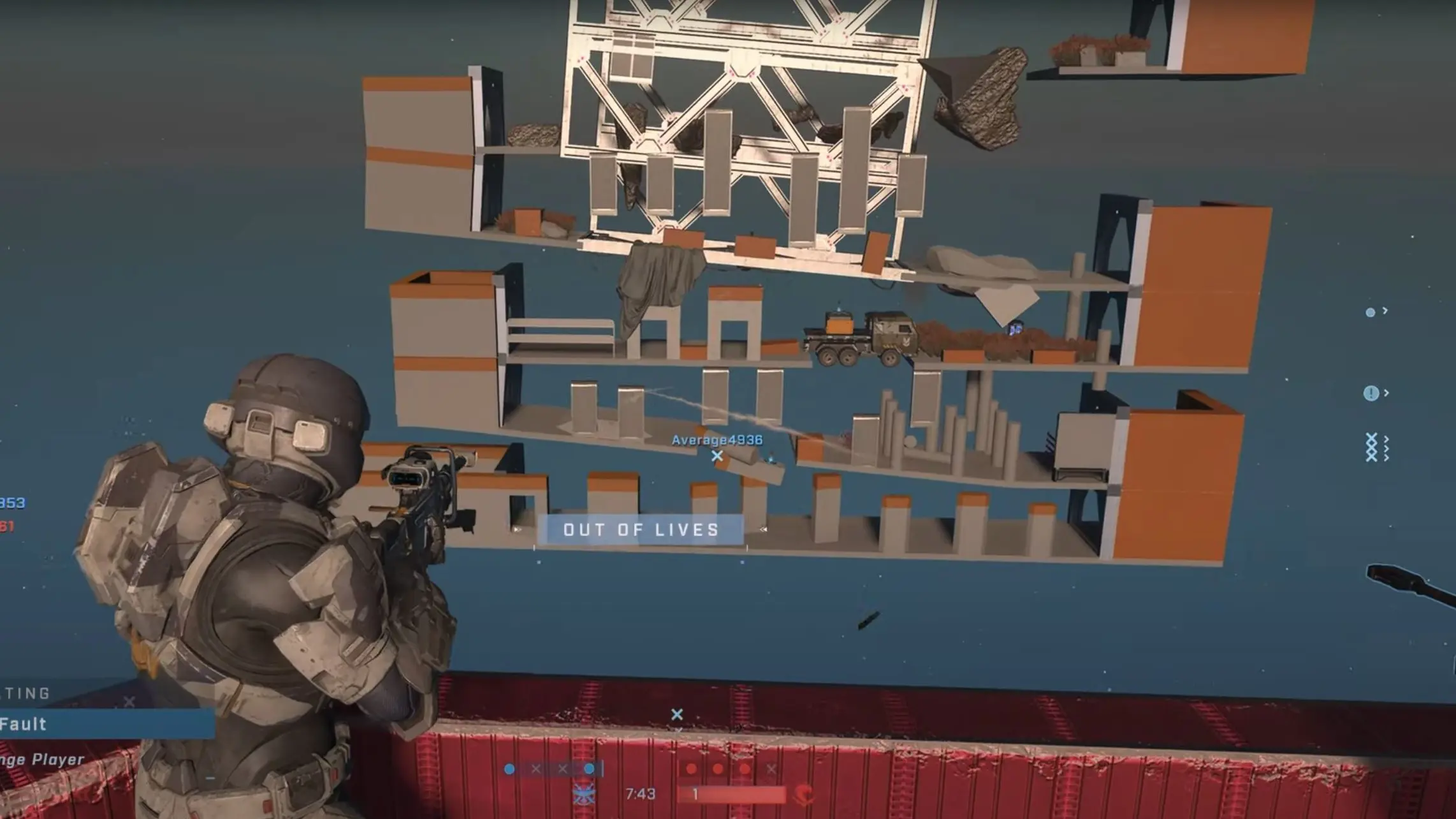Expand the chevron beside the exclamation alert
Screen dimensions: 1456x819
click(x=1387, y=393)
